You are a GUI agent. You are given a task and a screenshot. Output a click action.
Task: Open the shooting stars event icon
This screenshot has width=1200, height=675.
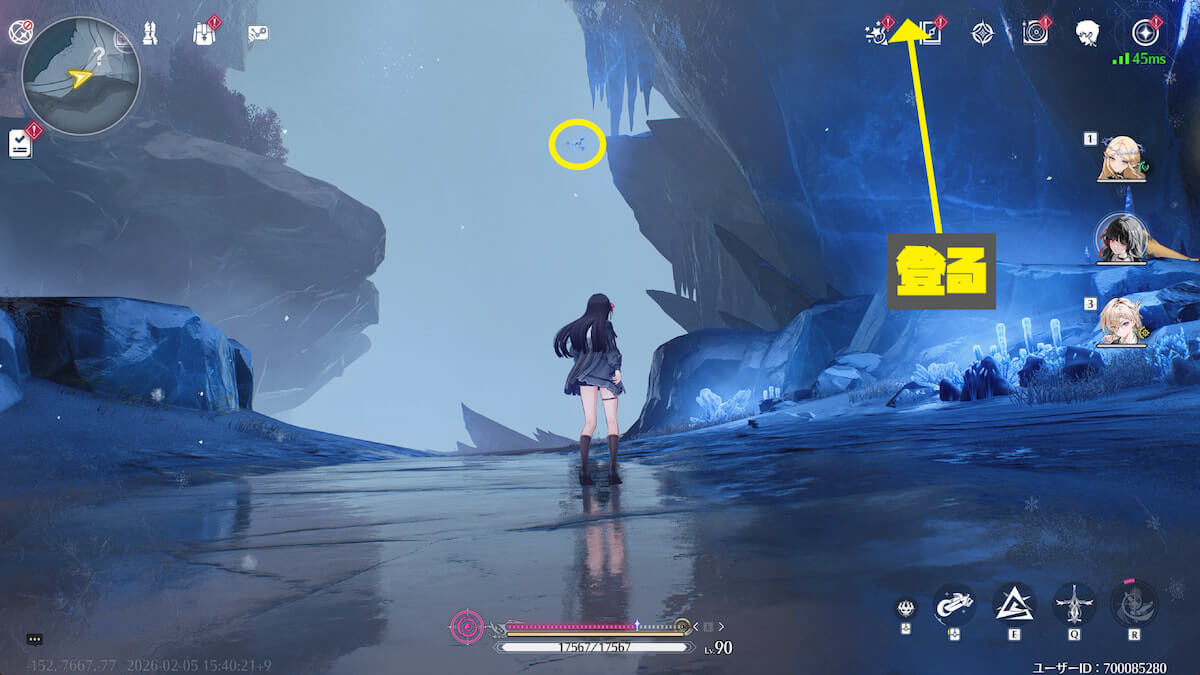pos(877,33)
